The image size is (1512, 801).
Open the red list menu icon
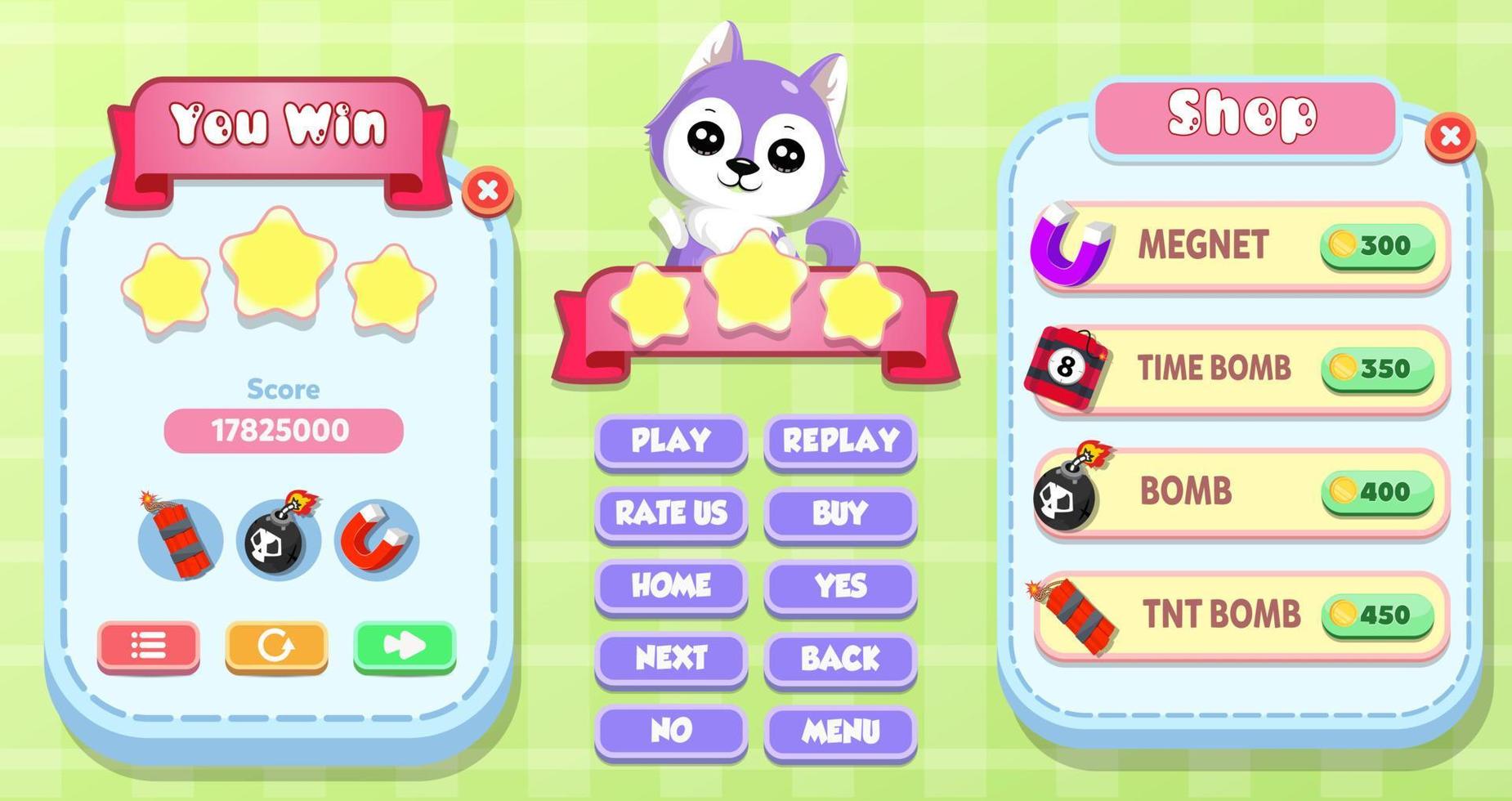pos(147,646)
